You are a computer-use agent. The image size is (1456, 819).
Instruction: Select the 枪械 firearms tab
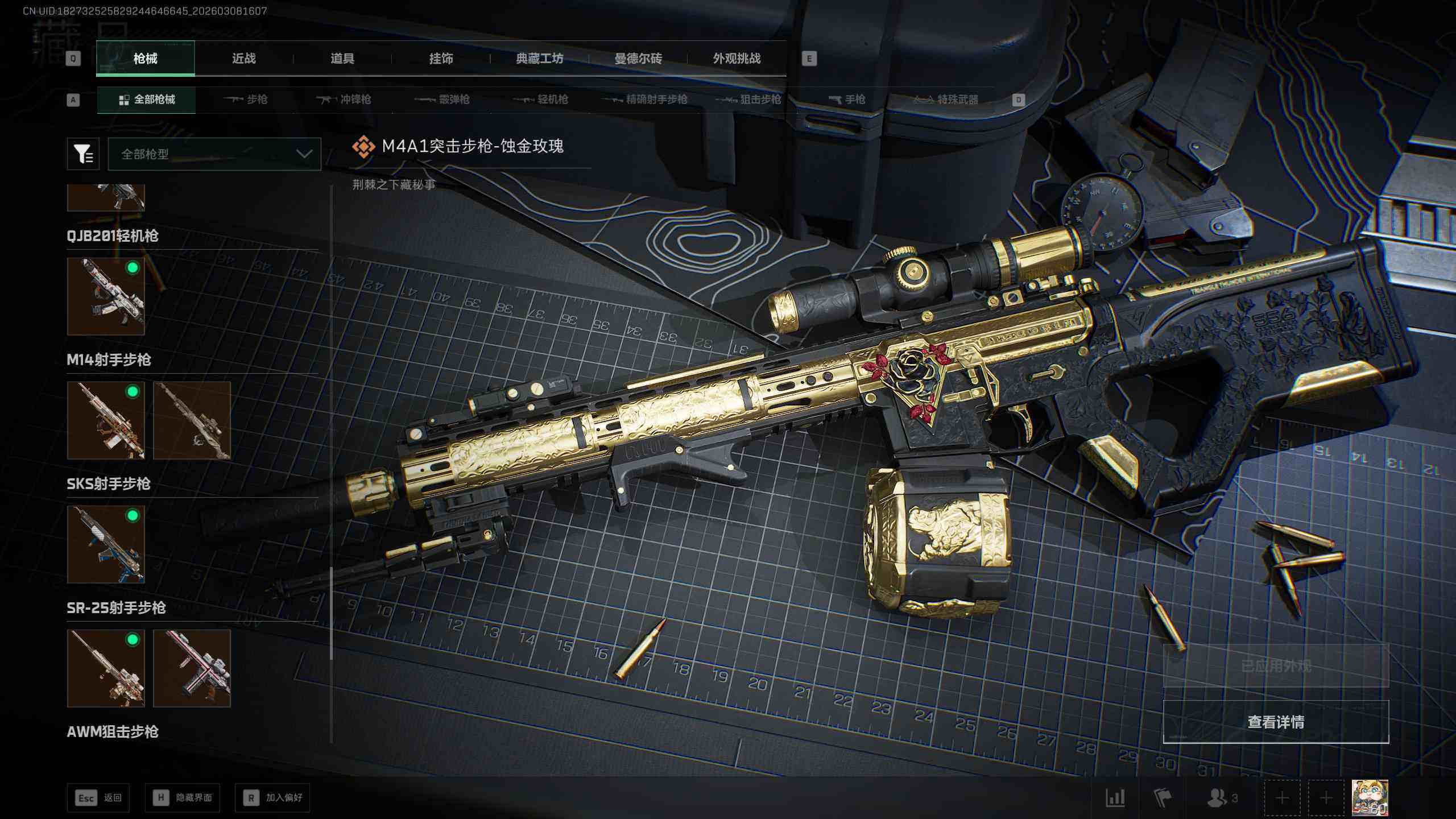click(146, 59)
